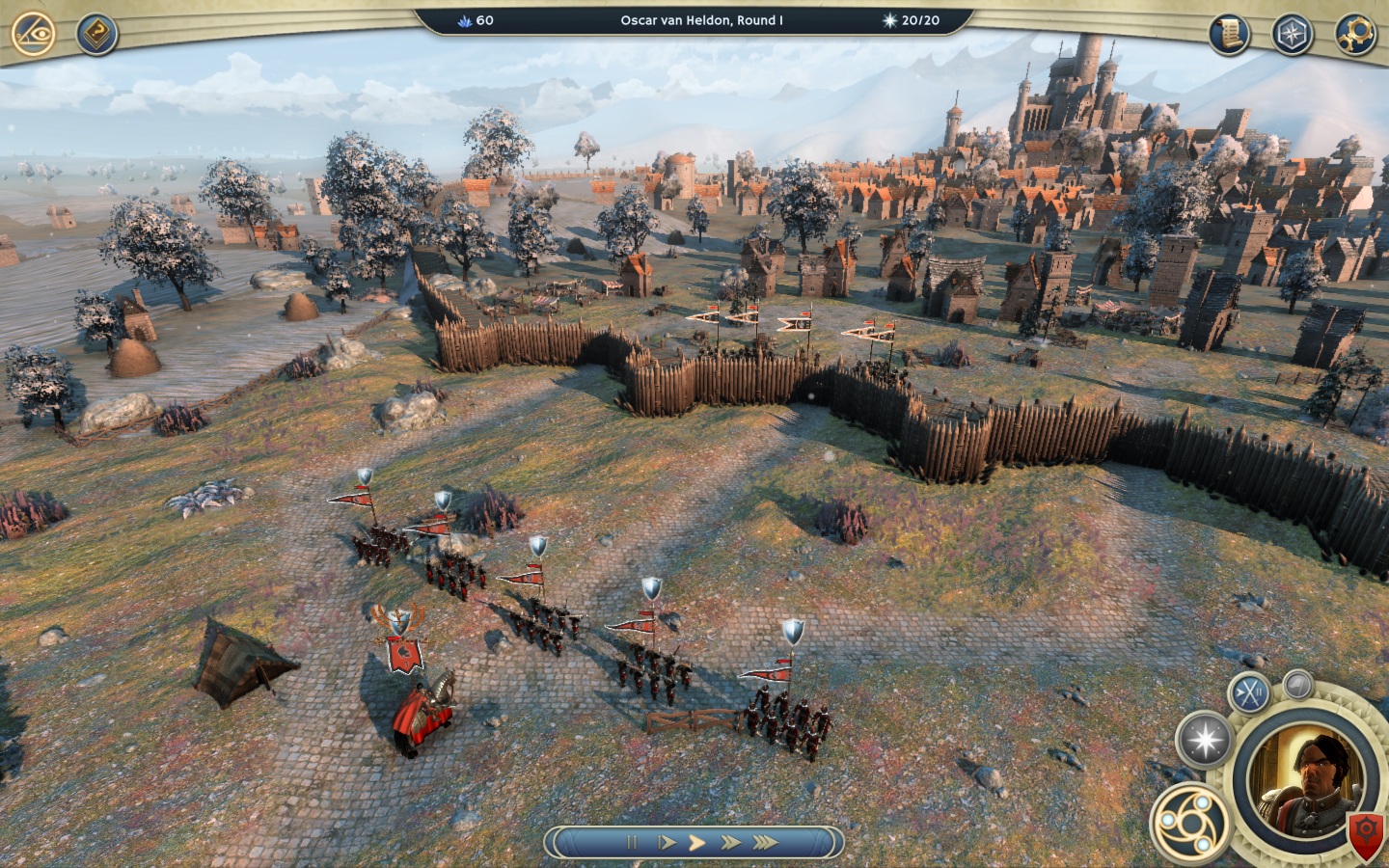Viewport: 1389px width, 868px height.
Task: Click the eye icon in the top bar
Action: coord(33,34)
